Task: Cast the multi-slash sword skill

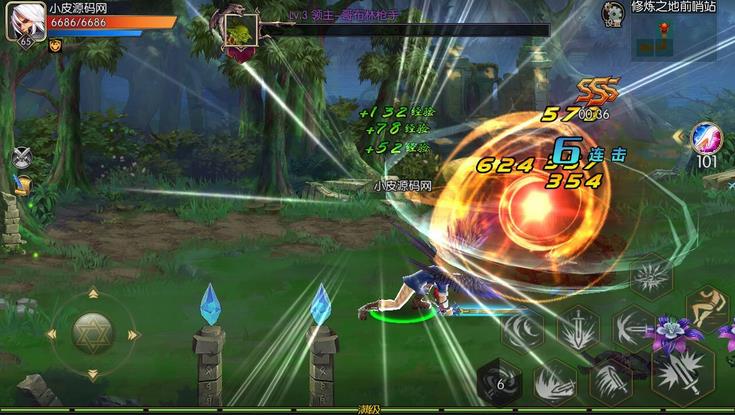Action: point(609,381)
